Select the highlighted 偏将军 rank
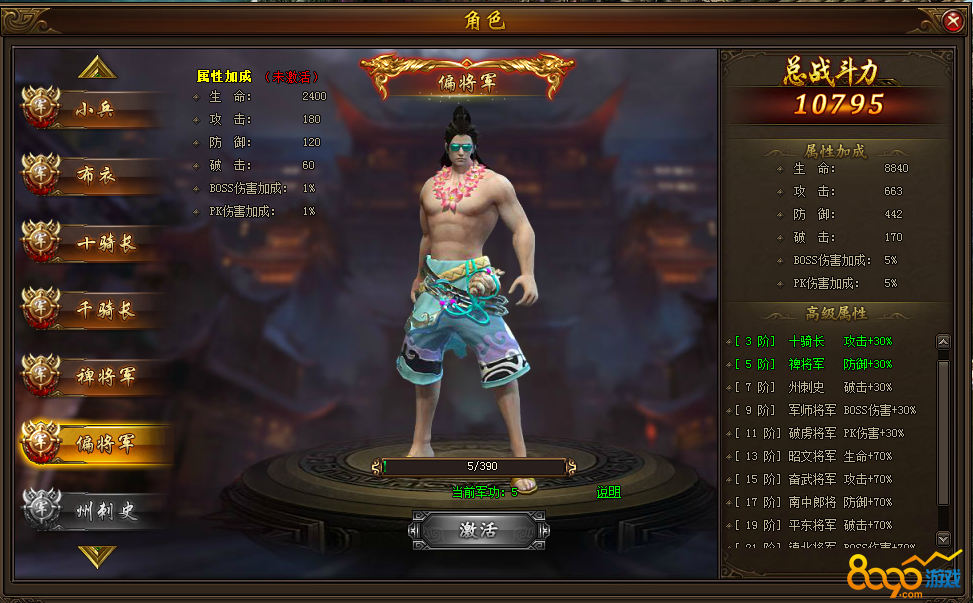 95,443
